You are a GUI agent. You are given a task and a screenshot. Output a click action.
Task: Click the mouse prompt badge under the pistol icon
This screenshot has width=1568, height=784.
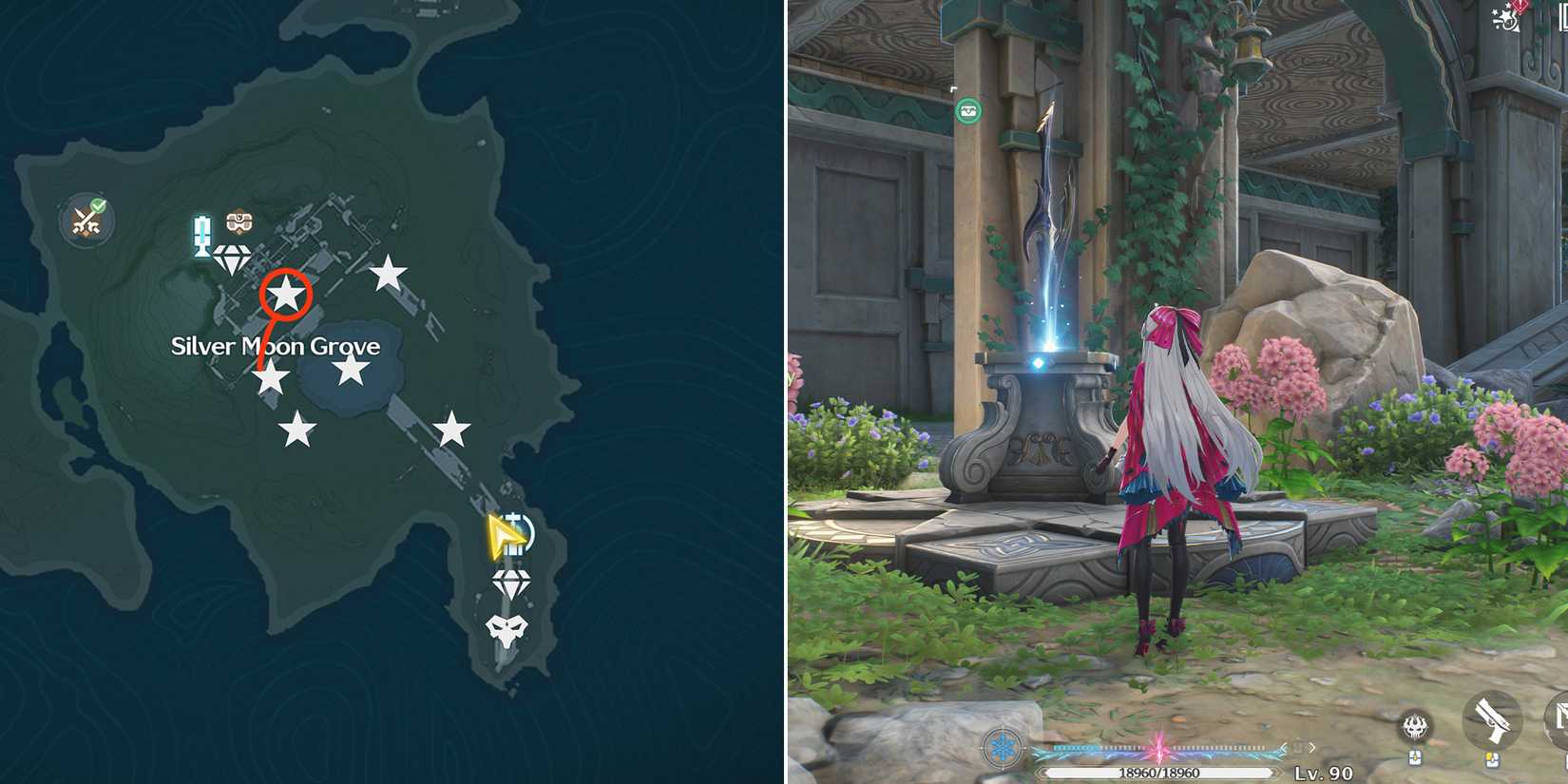pyautogui.click(x=1493, y=758)
